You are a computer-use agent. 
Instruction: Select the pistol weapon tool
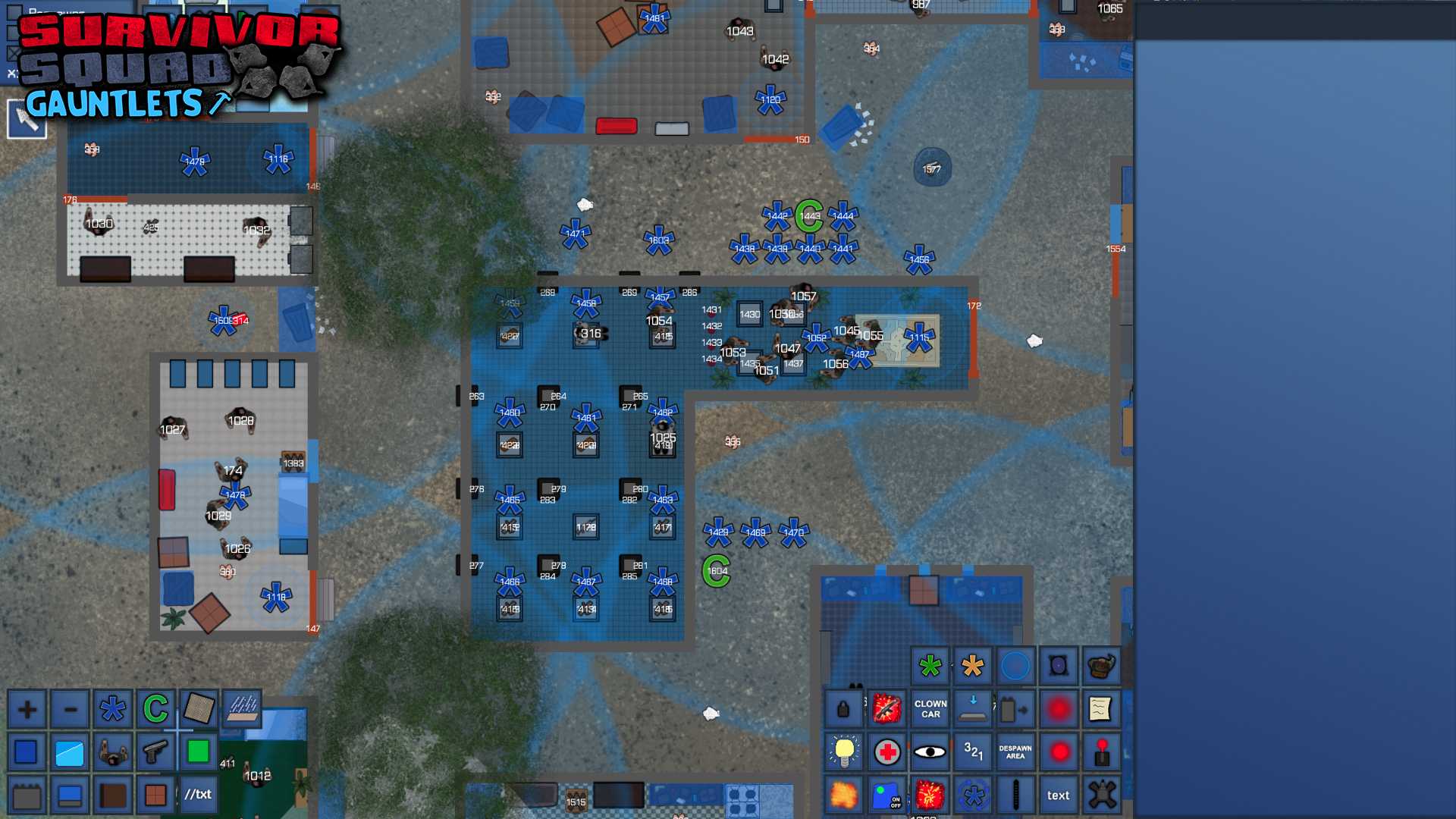click(x=155, y=752)
